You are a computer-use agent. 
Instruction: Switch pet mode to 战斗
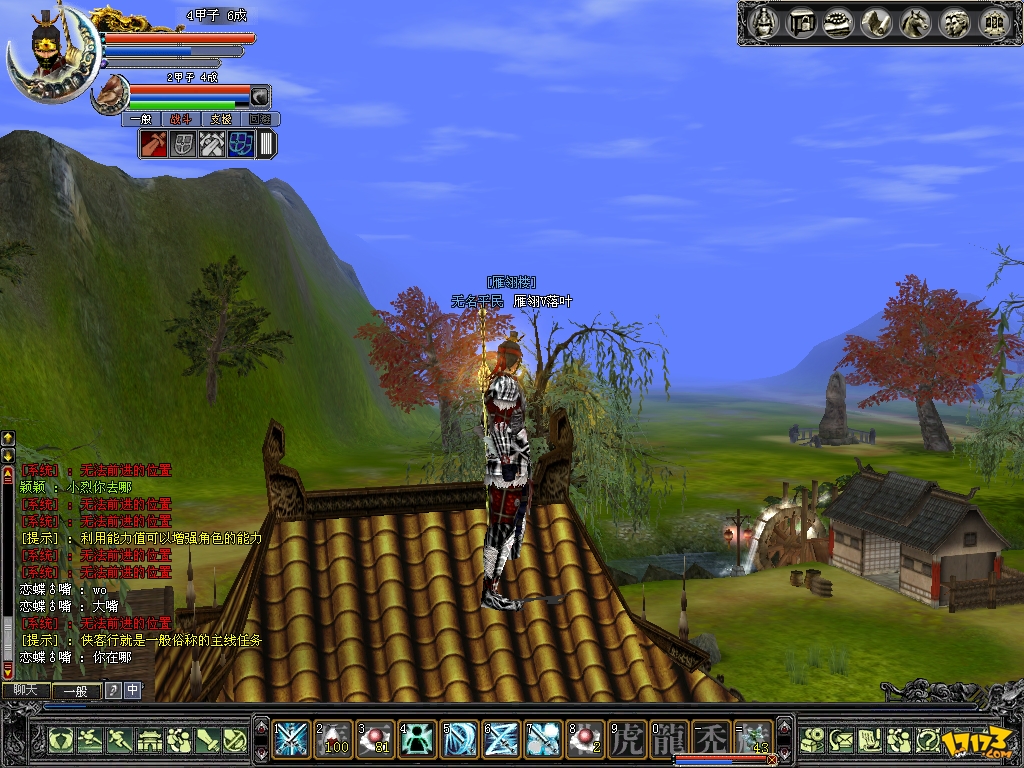click(181, 119)
